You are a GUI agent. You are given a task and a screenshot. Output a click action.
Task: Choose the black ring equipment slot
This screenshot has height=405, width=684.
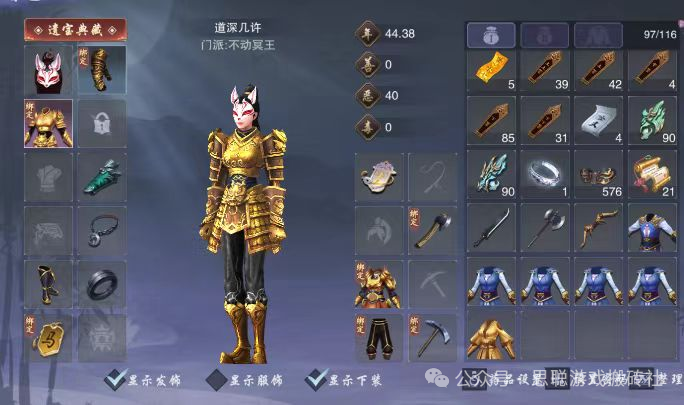(102, 285)
